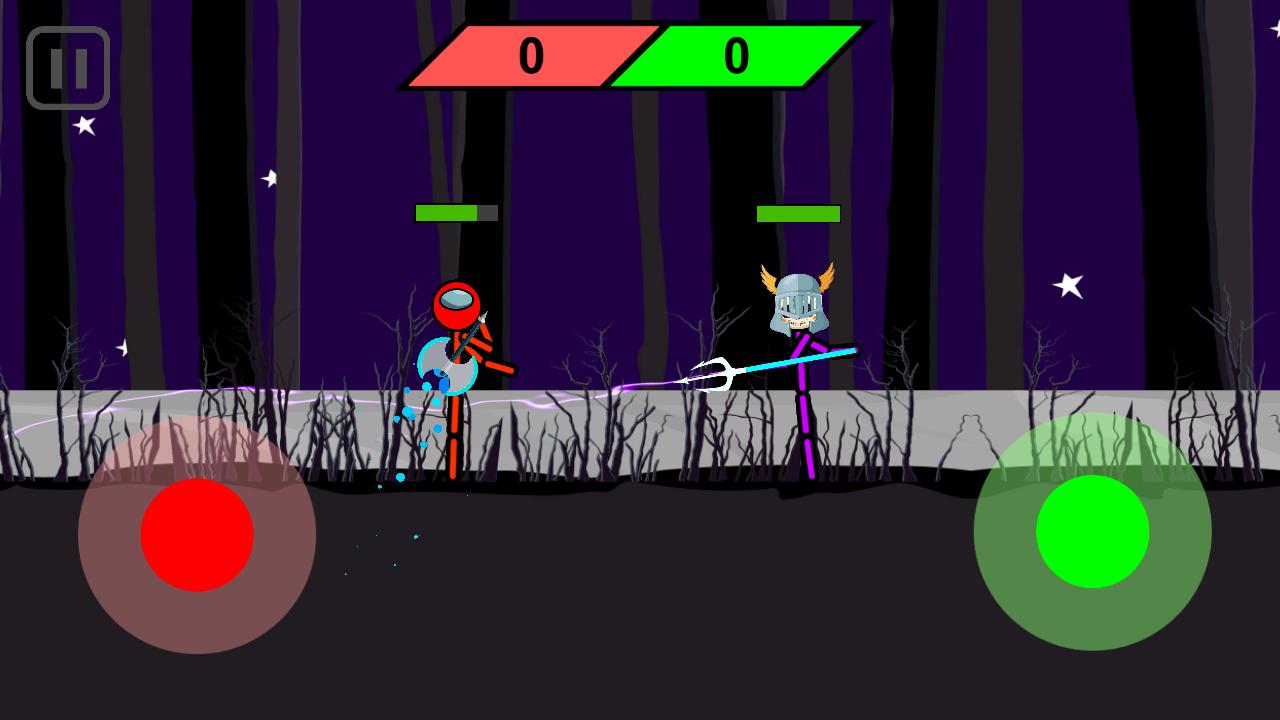Click the purple fighter's health bar
Image resolution: width=1280 pixels, height=720 pixels.
click(x=798, y=212)
